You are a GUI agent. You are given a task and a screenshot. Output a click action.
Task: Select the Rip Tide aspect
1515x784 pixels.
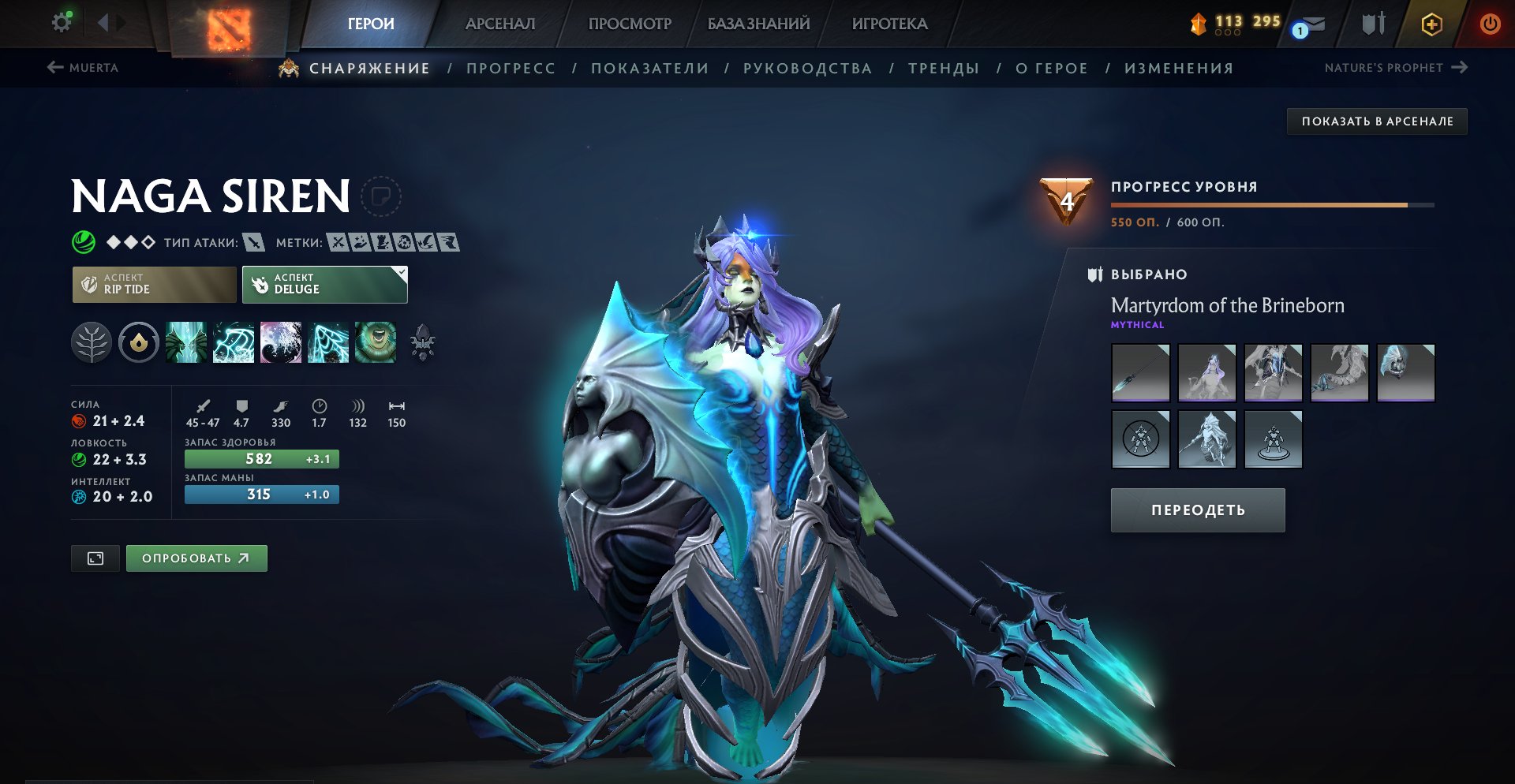tap(153, 284)
